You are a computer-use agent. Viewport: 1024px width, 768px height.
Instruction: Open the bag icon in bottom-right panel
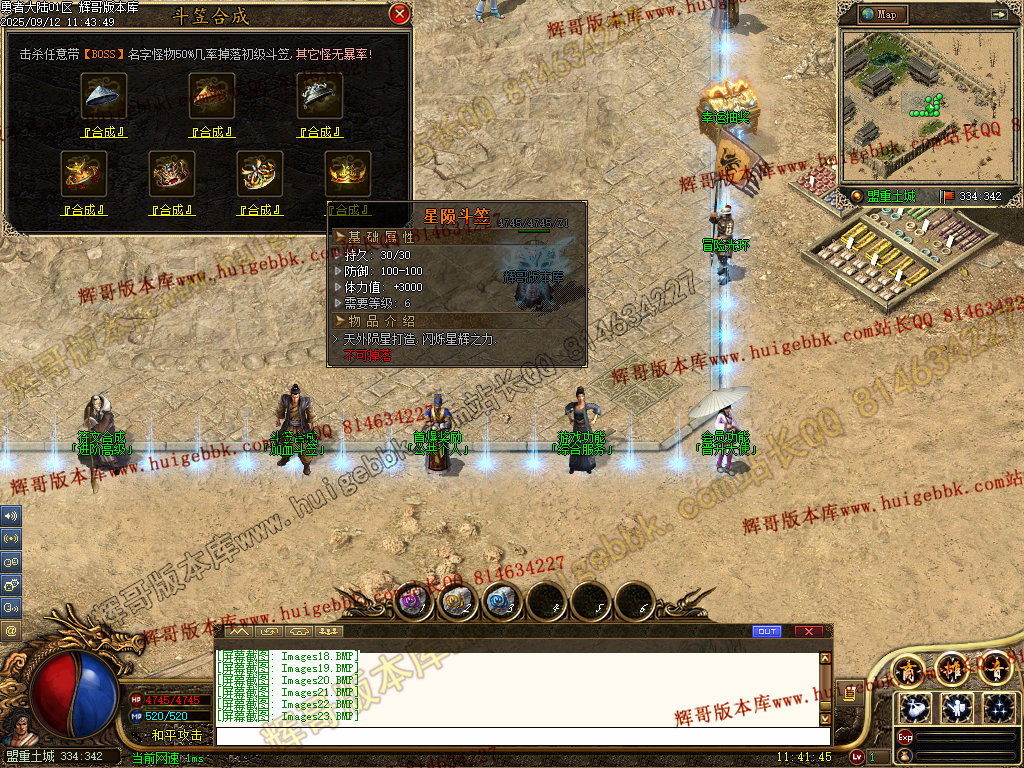pos(916,708)
